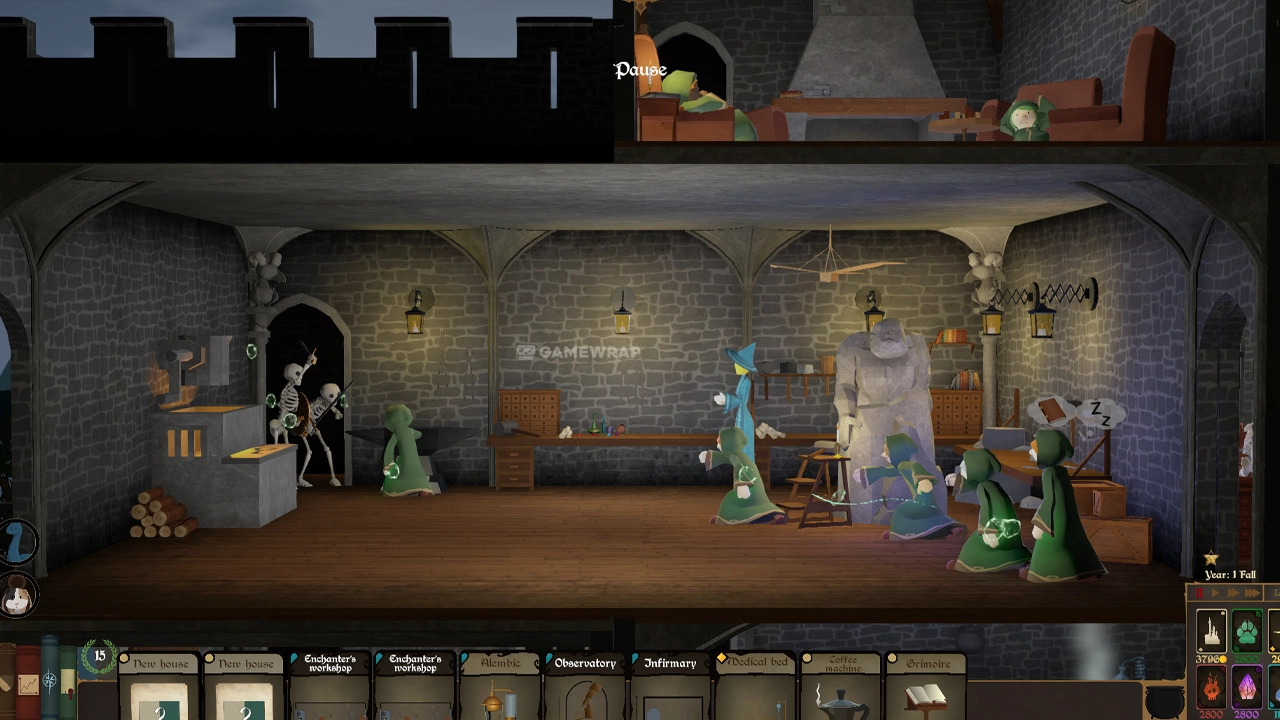The height and width of the screenshot is (720, 1280).
Task: Select the Alembic building card
Action: [501, 689]
